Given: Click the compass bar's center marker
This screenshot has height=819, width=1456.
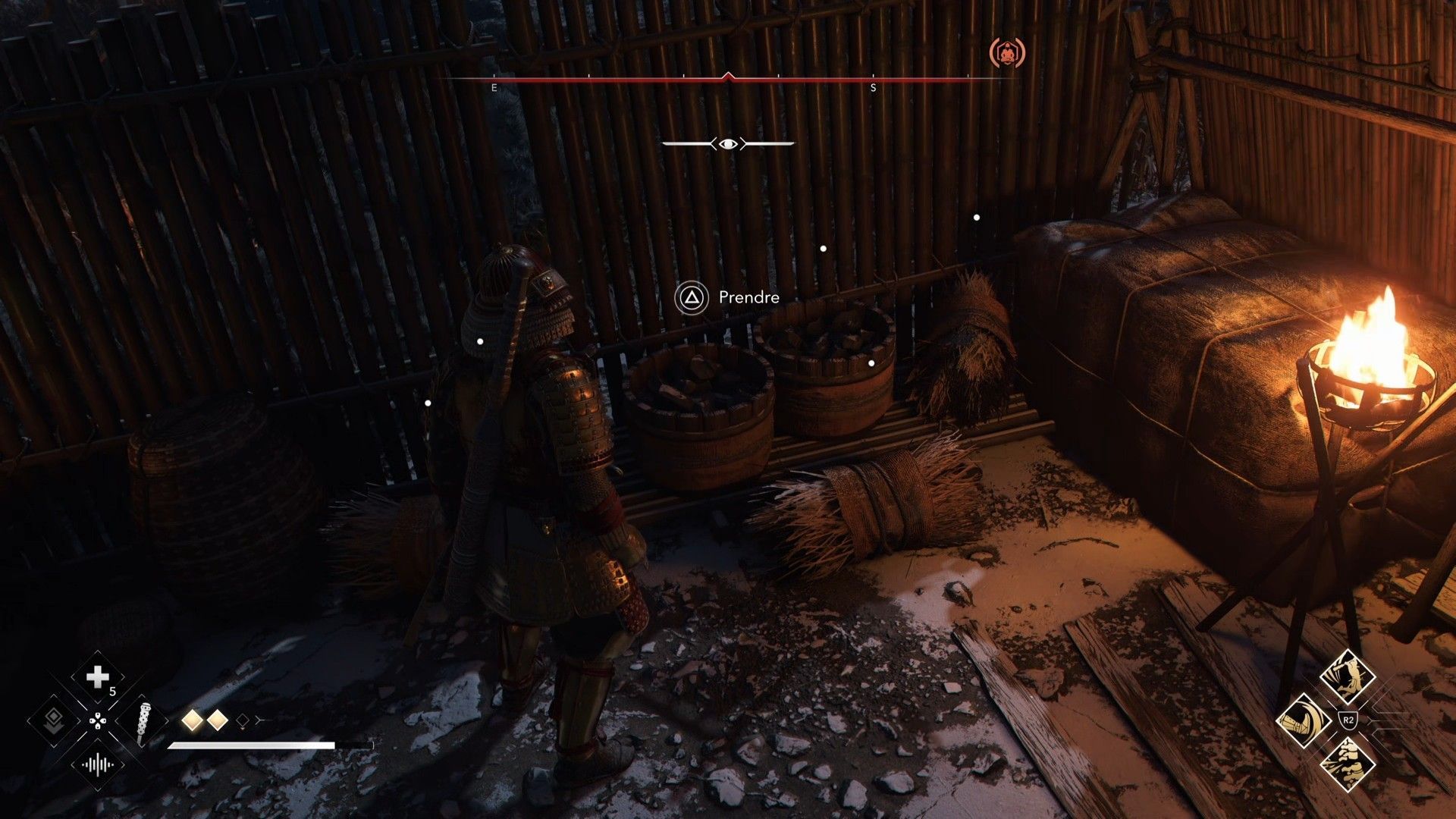Looking at the screenshot, I should point(728,77).
